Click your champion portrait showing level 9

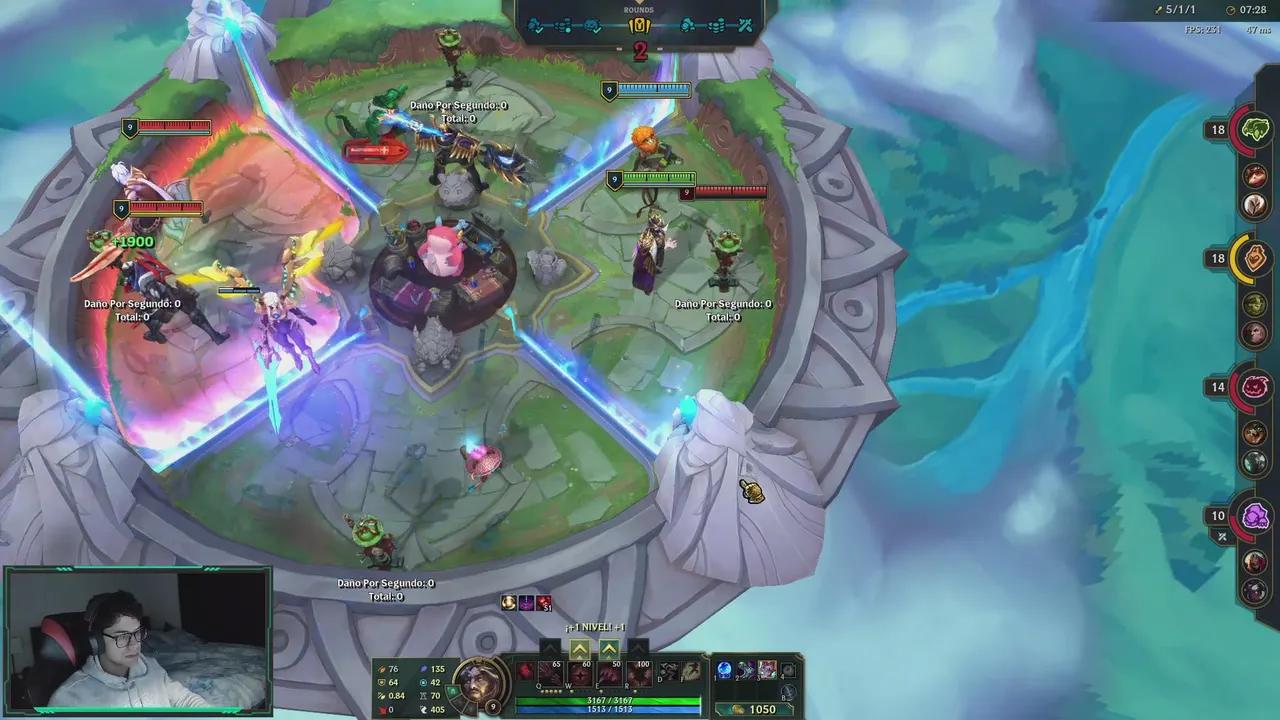point(482,685)
